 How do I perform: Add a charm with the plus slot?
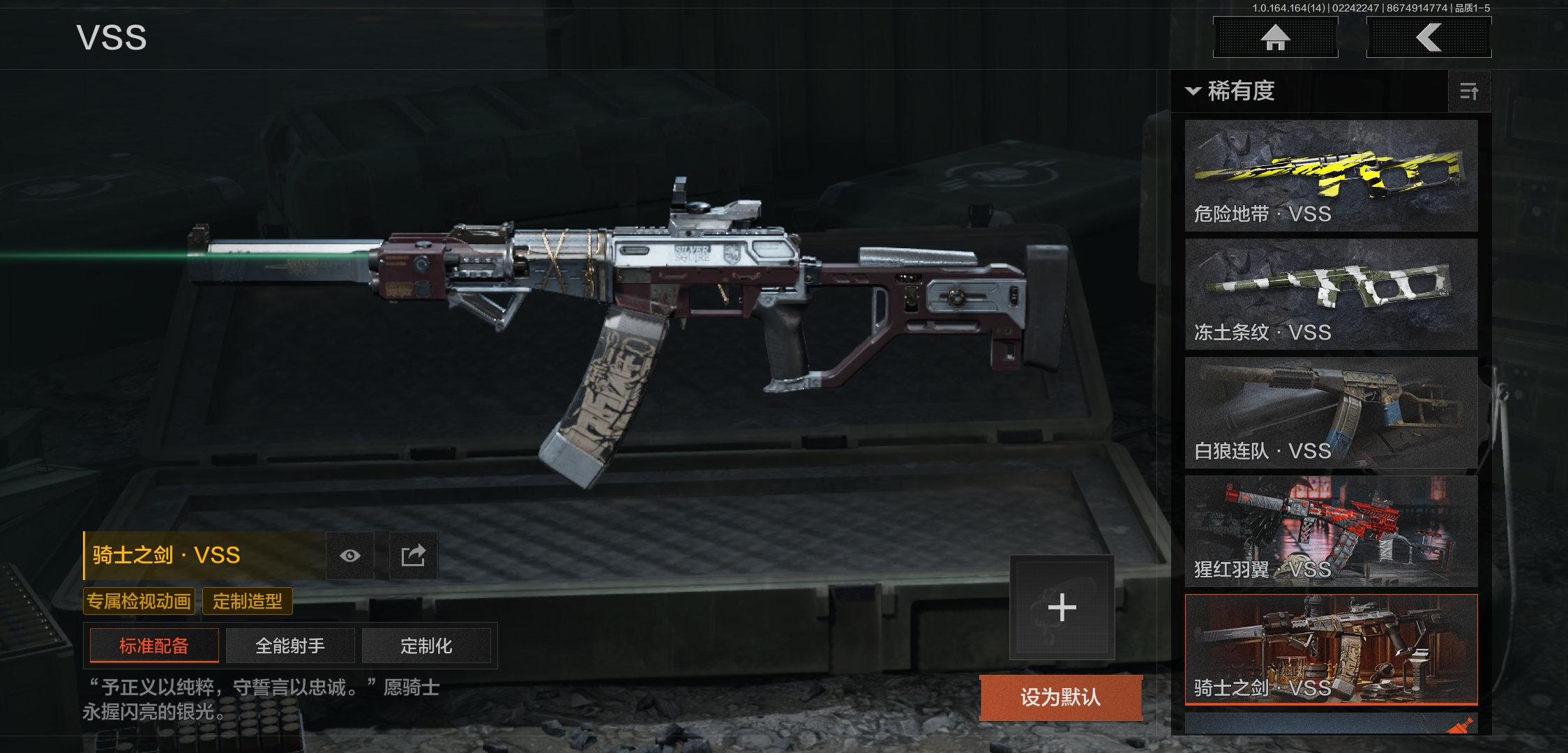tap(1062, 607)
